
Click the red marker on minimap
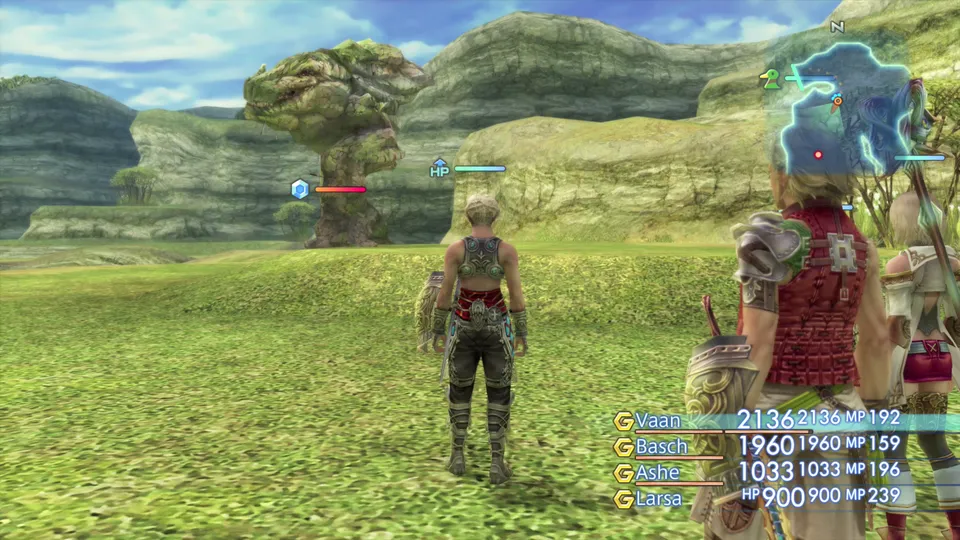coord(818,154)
